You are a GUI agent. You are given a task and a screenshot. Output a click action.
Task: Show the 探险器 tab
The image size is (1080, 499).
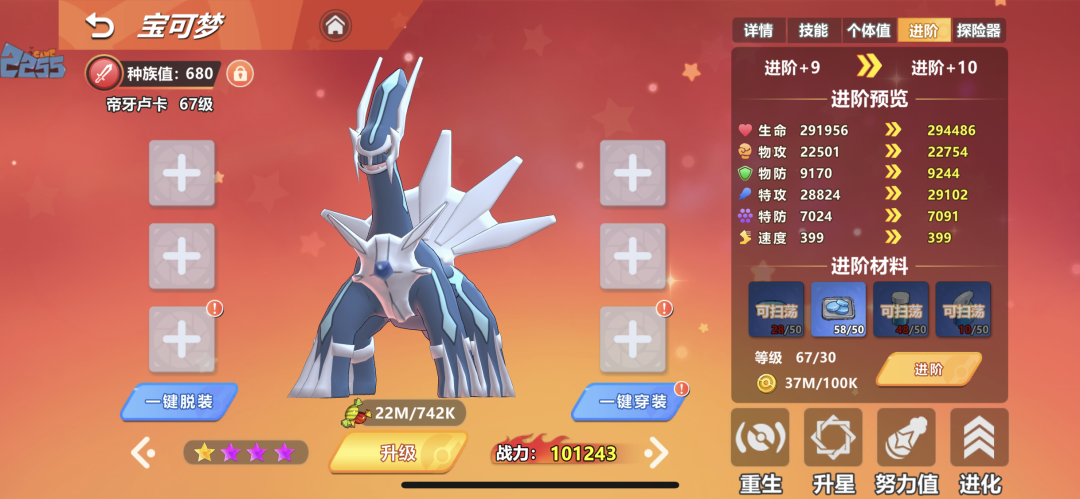pyautogui.click(x=978, y=31)
